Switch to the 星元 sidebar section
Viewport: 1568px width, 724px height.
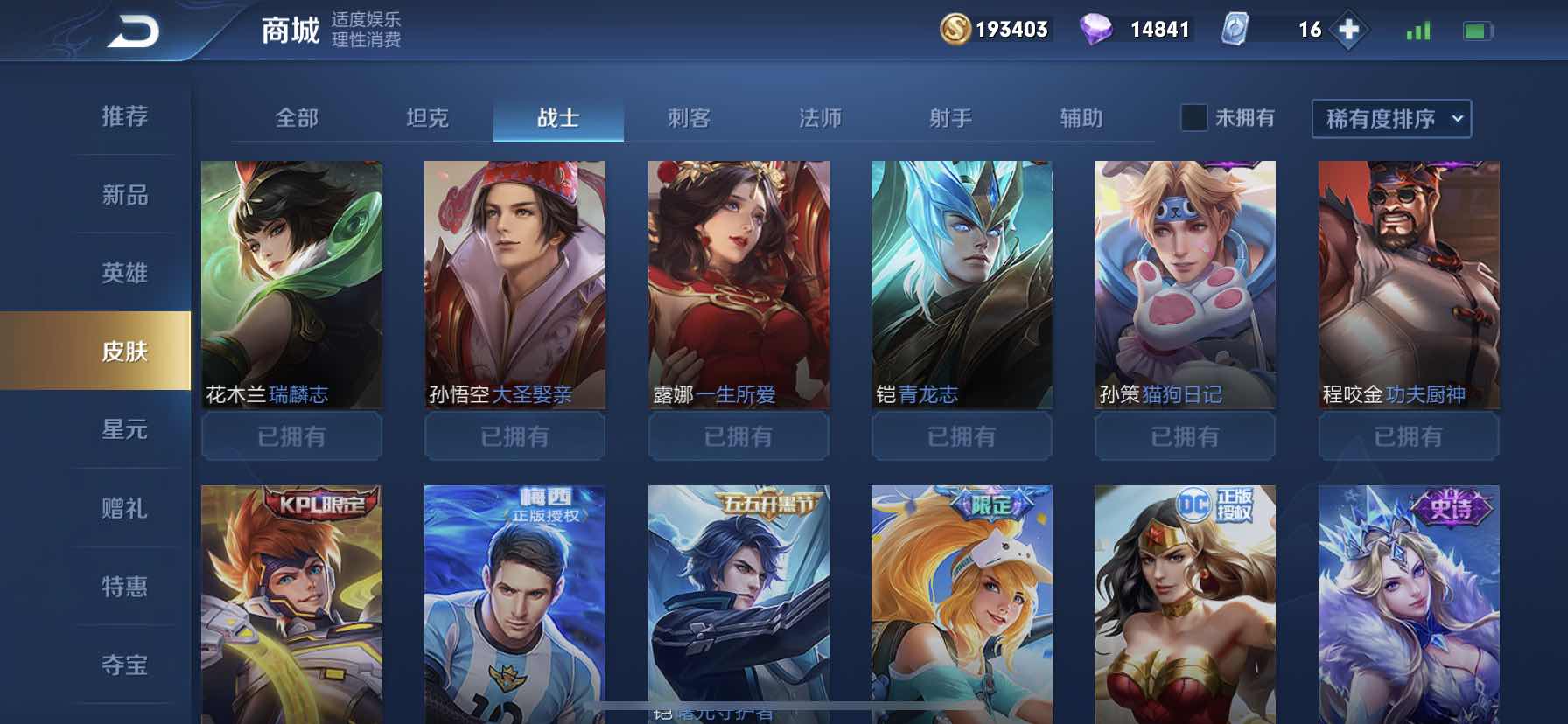(124, 430)
